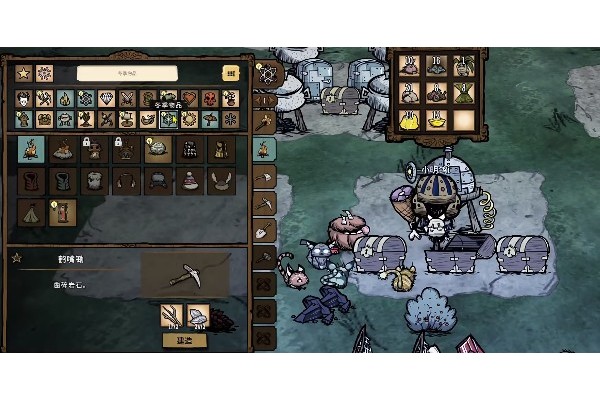Viewport: 600px width, 400px height.
Task: Choose the horned beefalo hat recipe
Action: pos(218,181)
